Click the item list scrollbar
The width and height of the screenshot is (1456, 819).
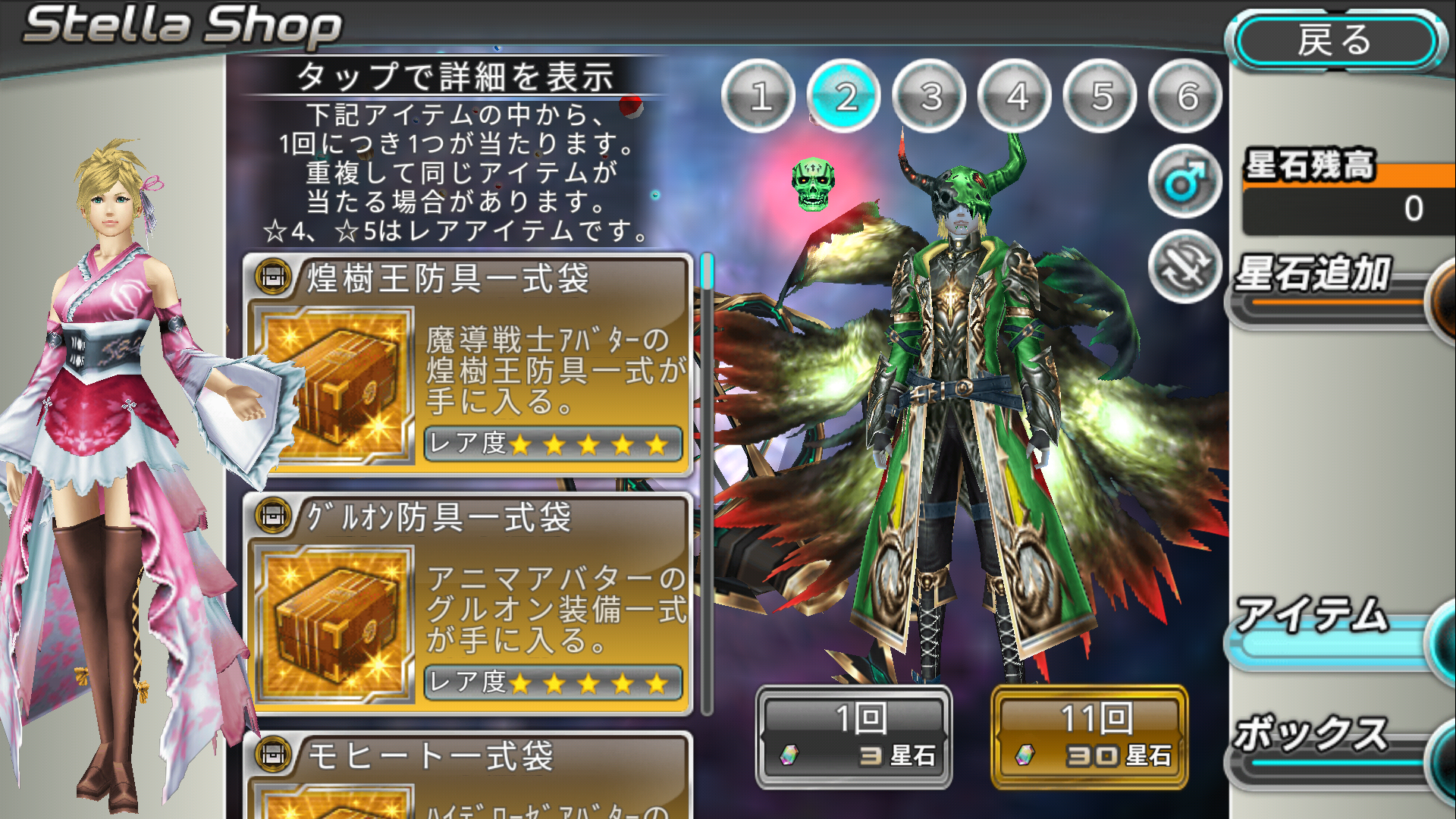(707, 485)
